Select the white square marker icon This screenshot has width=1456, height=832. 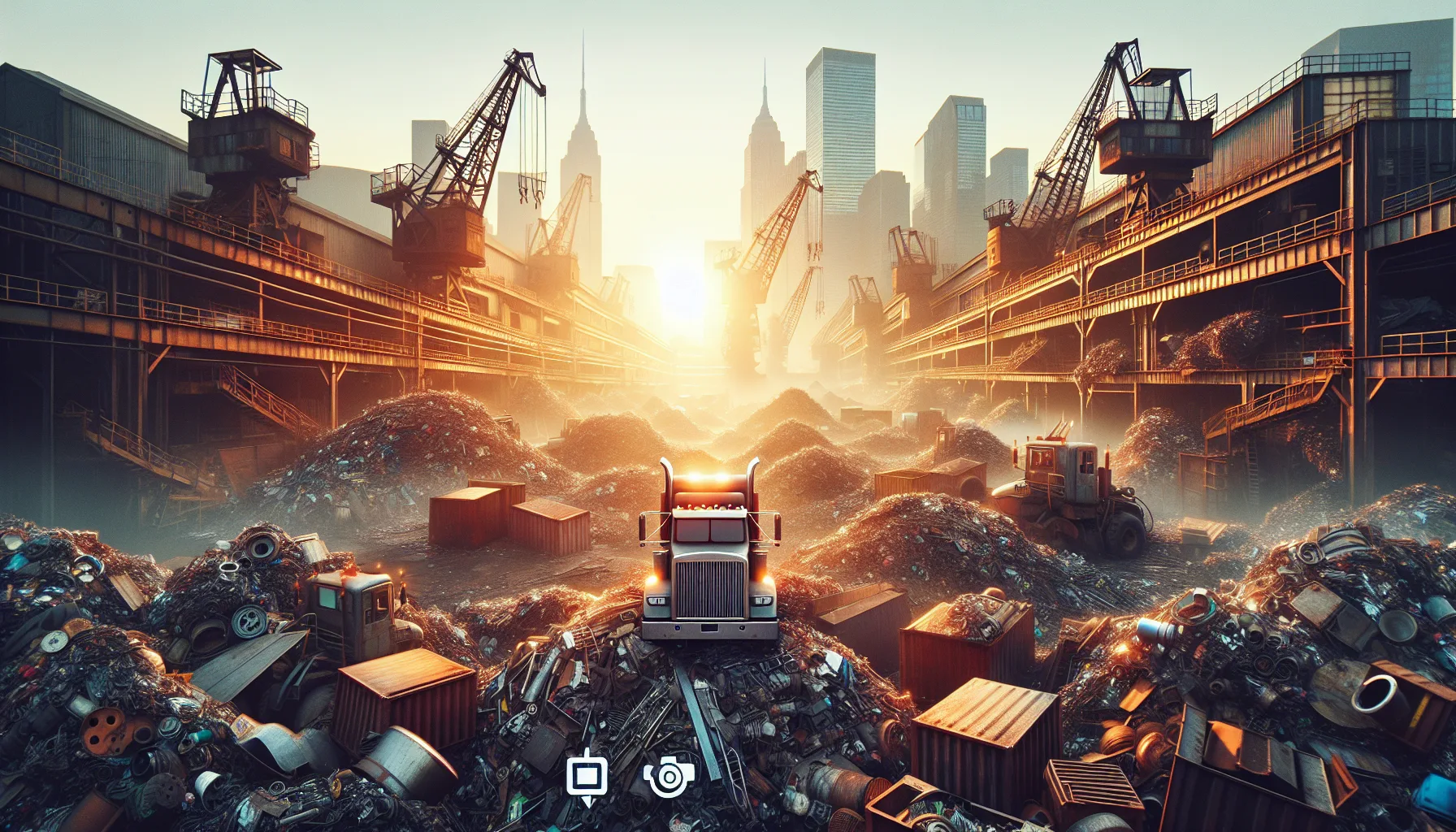586,778
